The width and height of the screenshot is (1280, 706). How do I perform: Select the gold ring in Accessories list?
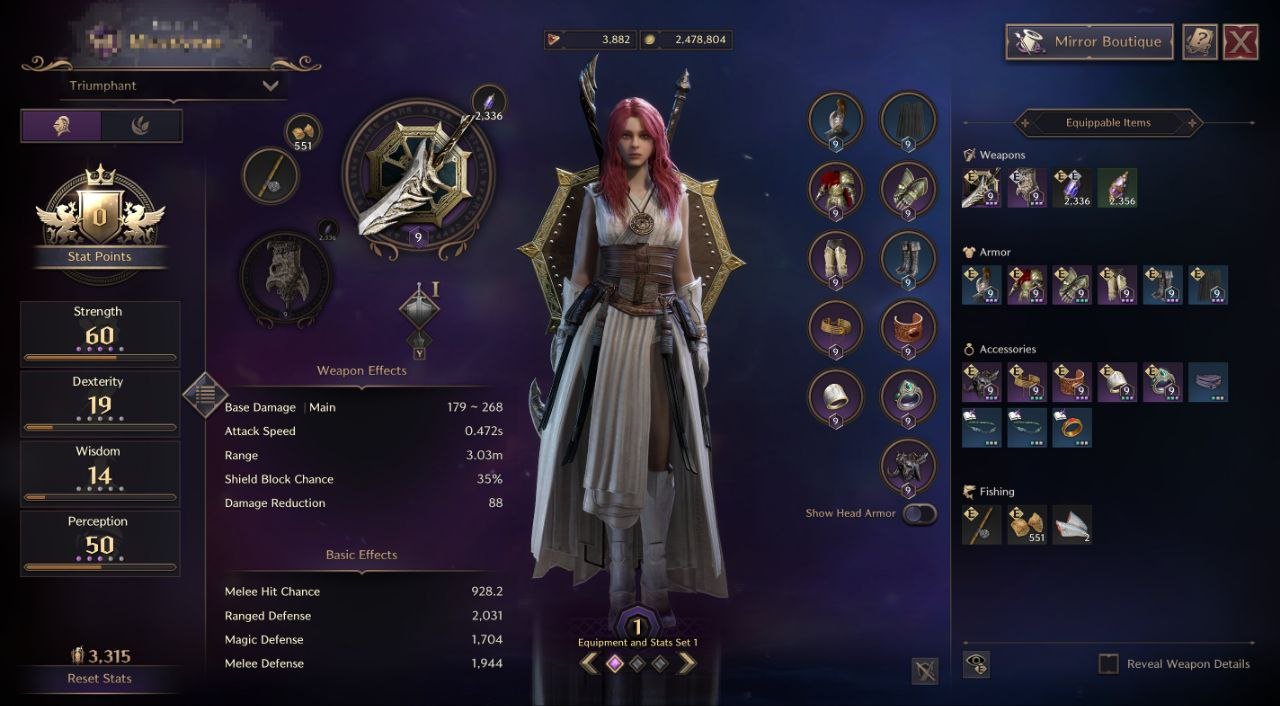coord(1071,427)
